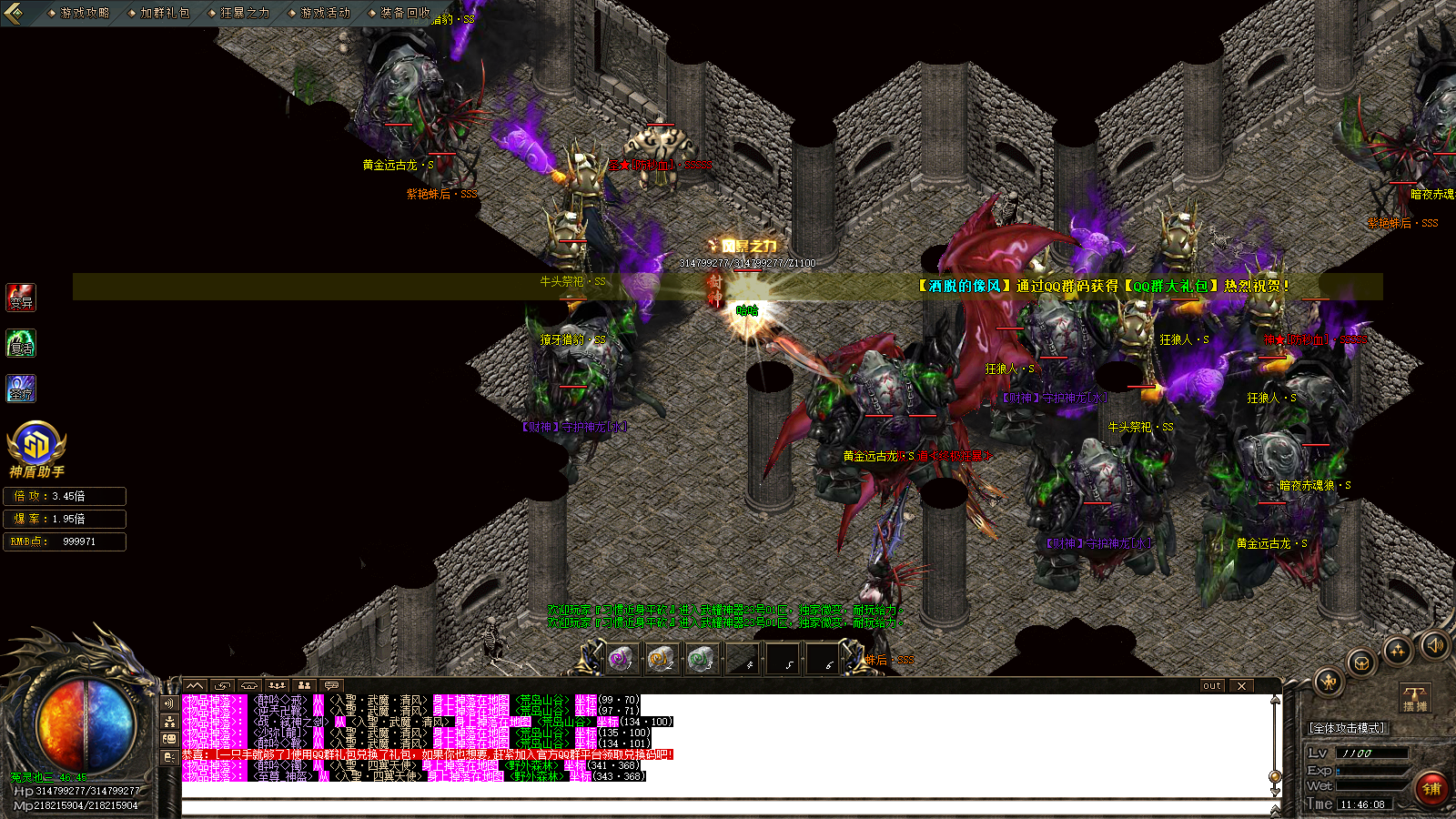Click the out button above the chat
Screen dimensions: 1456x819
coord(1211,686)
